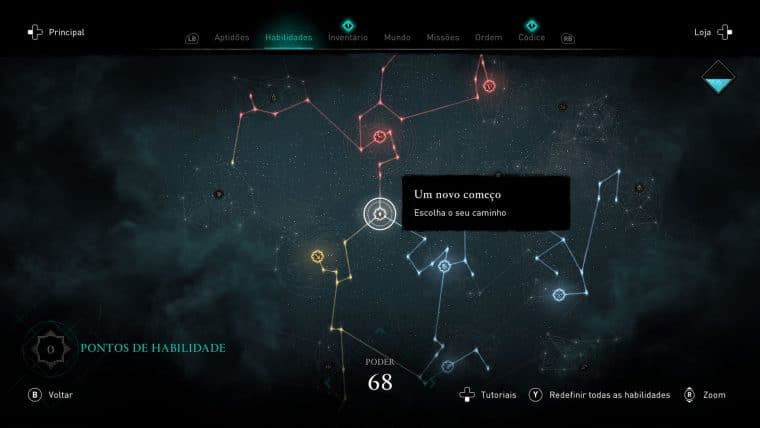Go to the Mundo tab
The width and height of the screenshot is (760, 428).
(x=397, y=37)
